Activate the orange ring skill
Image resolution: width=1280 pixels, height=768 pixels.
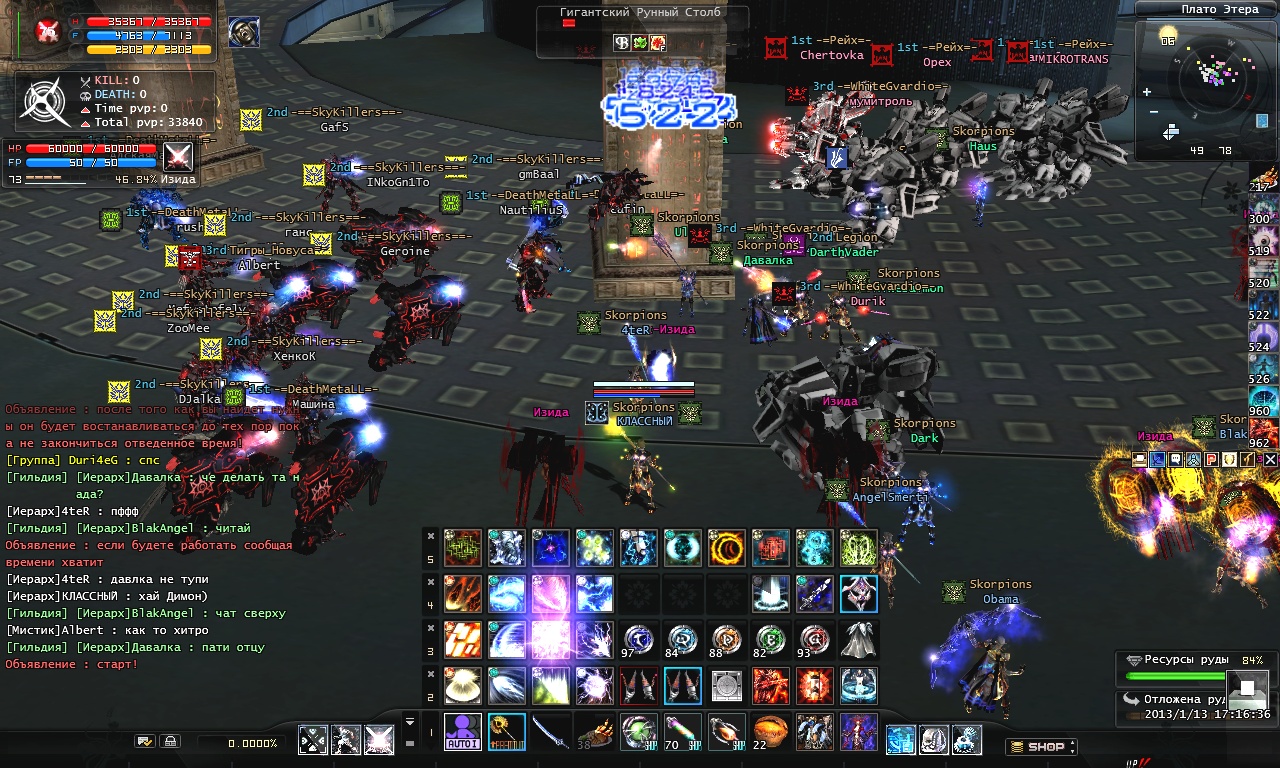click(726, 548)
